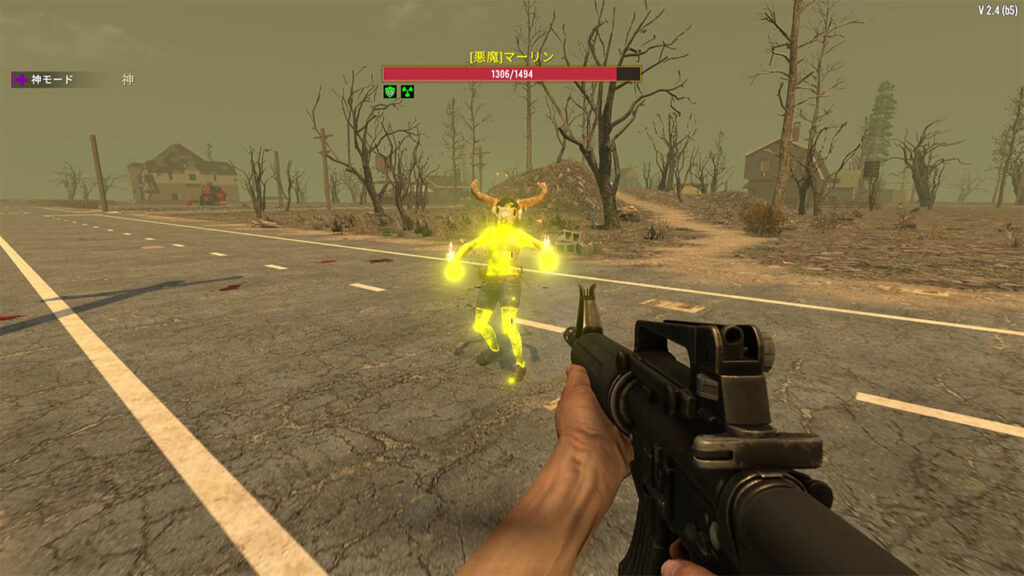Image resolution: width=1024 pixels, height=576 pixels.
Task: Click the green shield status icon
Action: pos(391,92)
